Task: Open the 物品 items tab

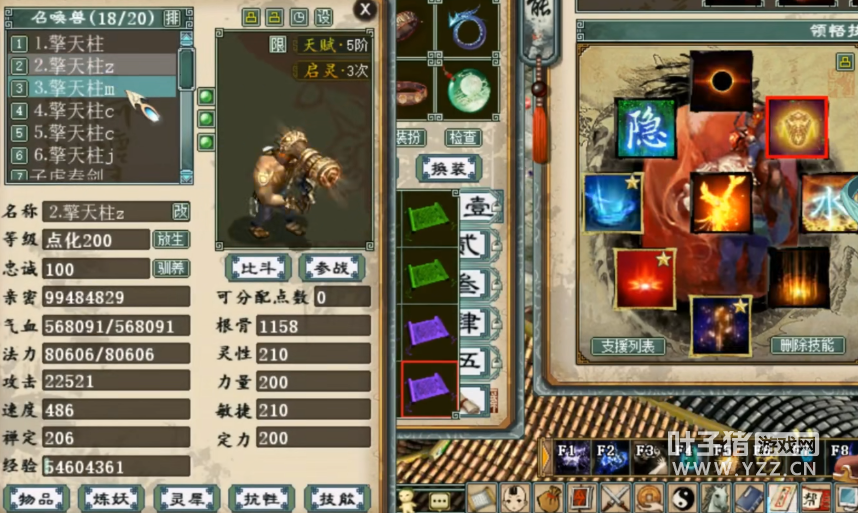Action: [x=36, y=498]
